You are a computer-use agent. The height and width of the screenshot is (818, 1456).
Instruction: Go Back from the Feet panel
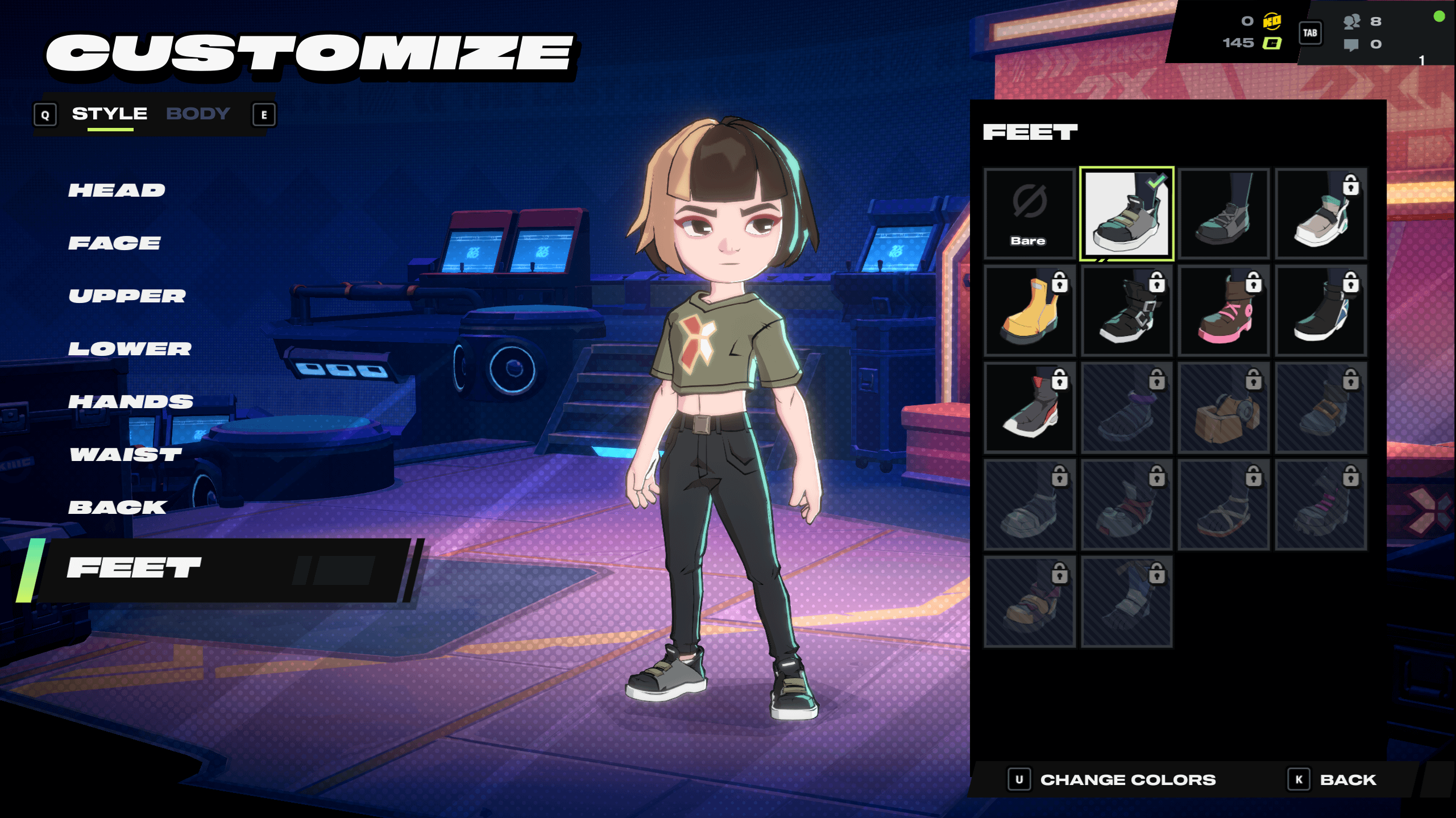click(x=1347, y=780)
